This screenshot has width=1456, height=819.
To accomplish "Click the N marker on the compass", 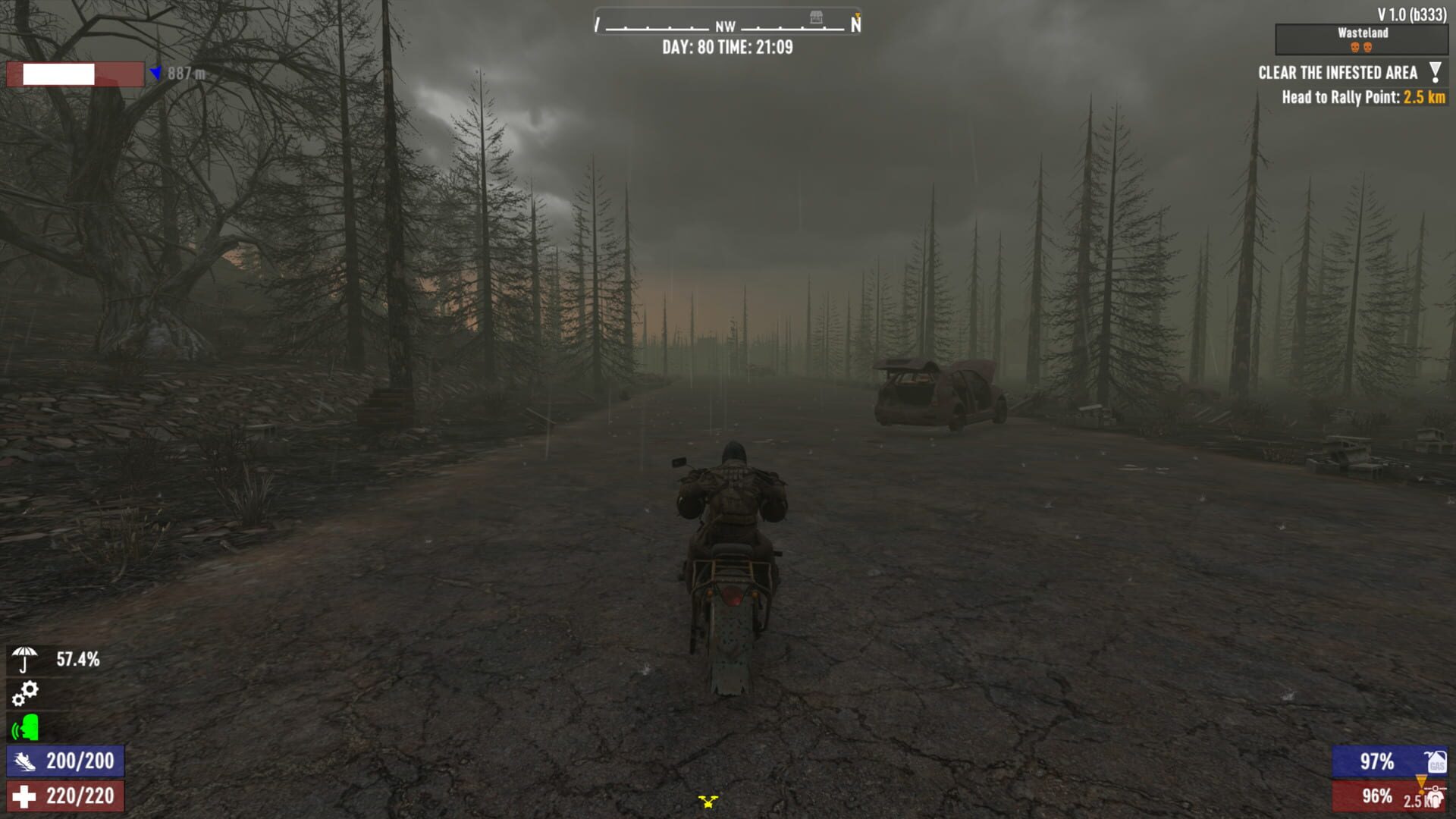I will (856, 25).
